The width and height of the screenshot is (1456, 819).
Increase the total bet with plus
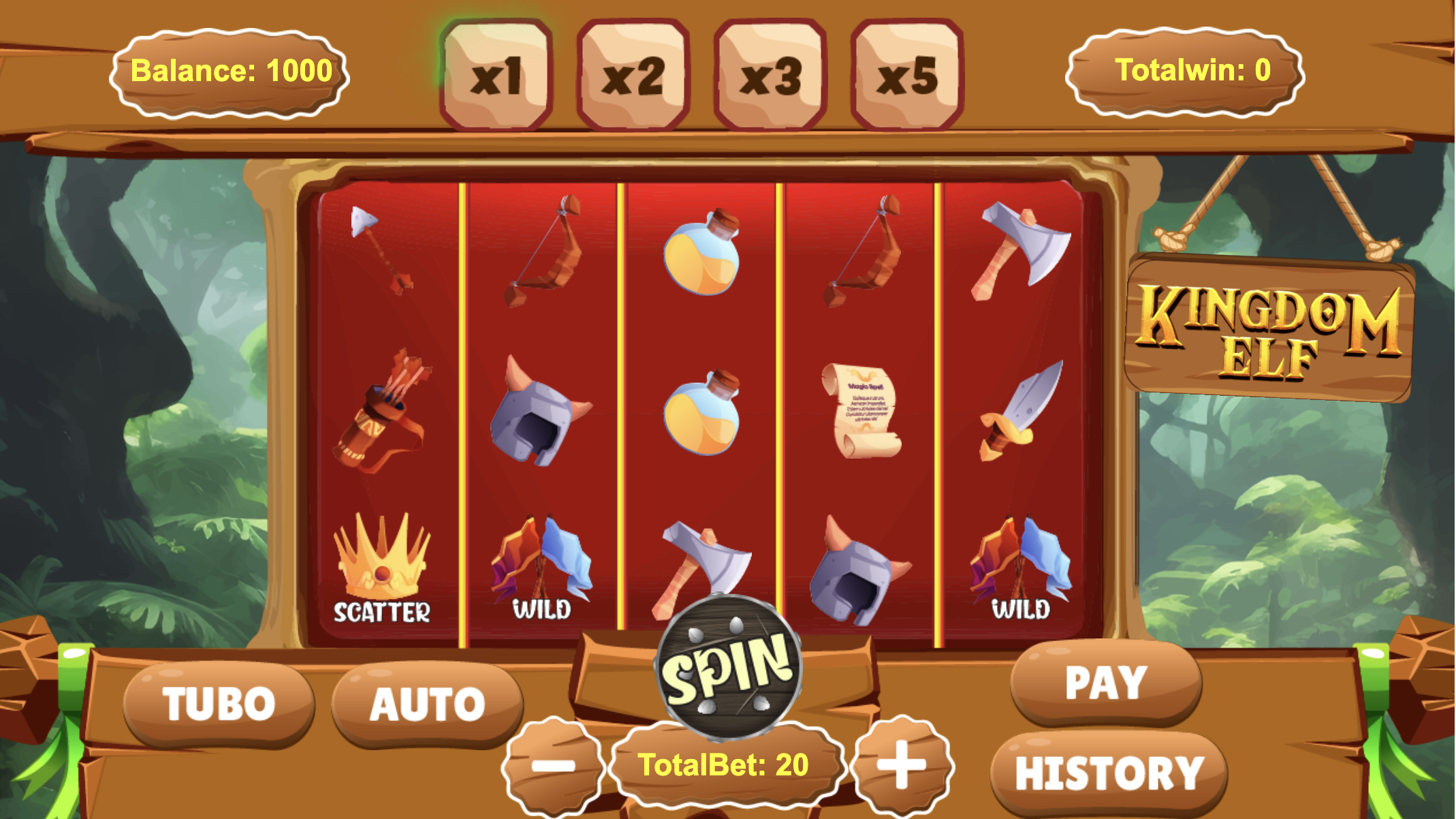coord(902,764)
